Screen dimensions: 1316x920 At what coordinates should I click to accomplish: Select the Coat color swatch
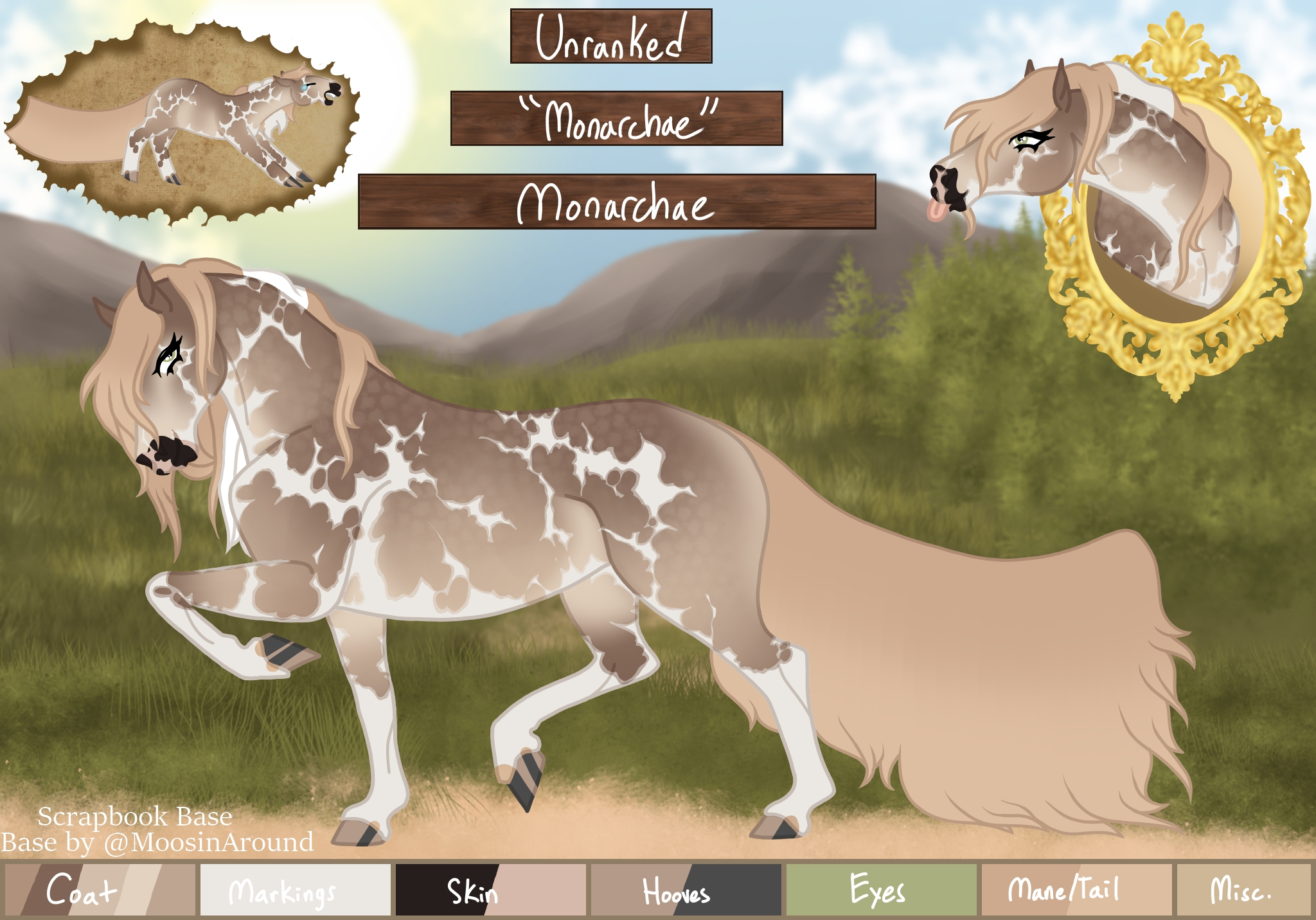click(x=100, y=890)
